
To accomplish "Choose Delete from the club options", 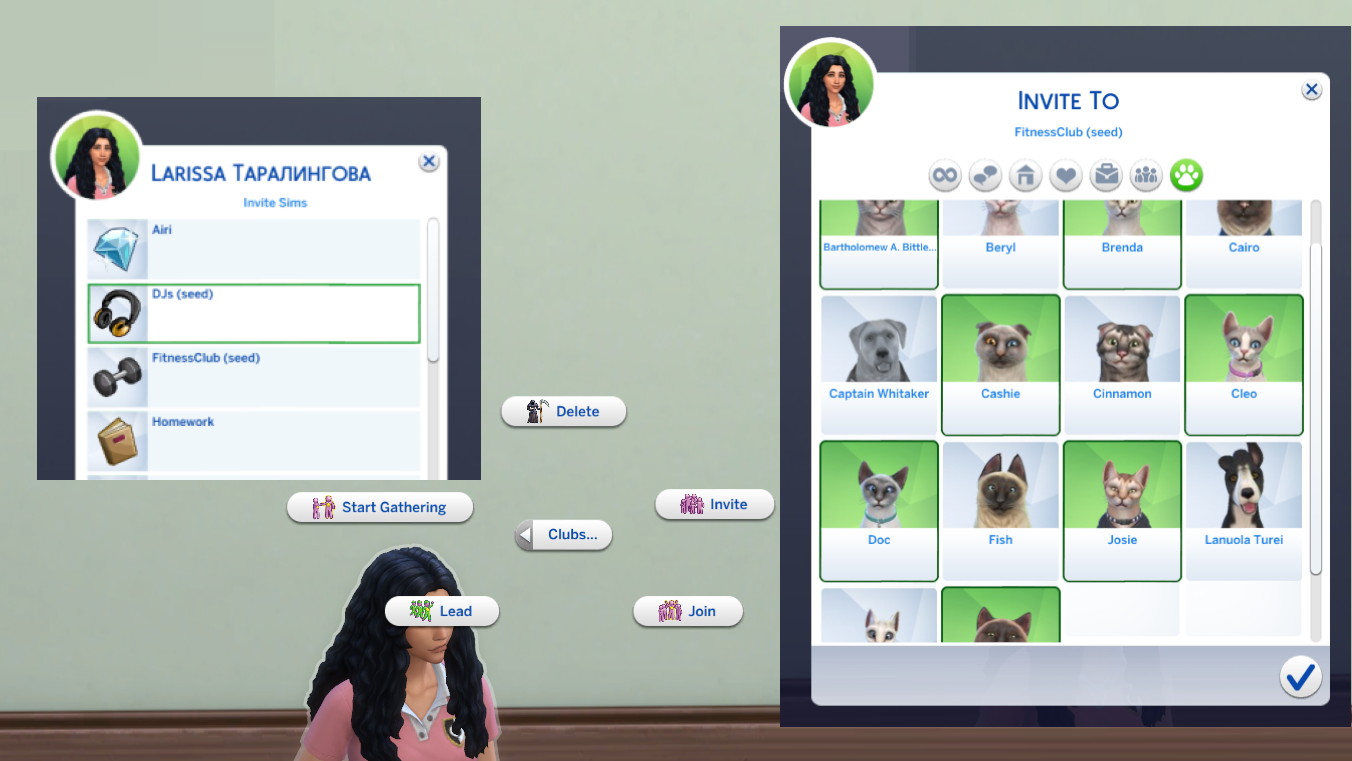I will pyautogui.click(x=563, y=411).
